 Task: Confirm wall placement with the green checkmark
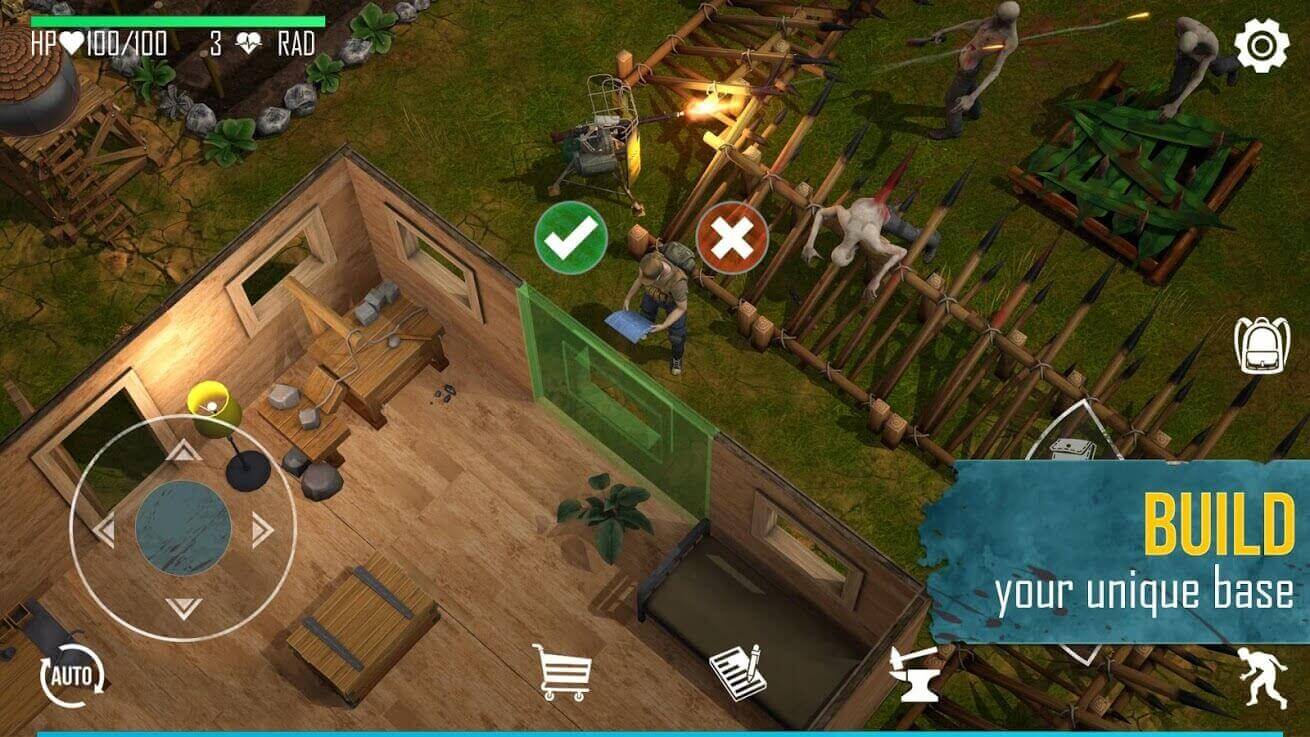[574, 239]
